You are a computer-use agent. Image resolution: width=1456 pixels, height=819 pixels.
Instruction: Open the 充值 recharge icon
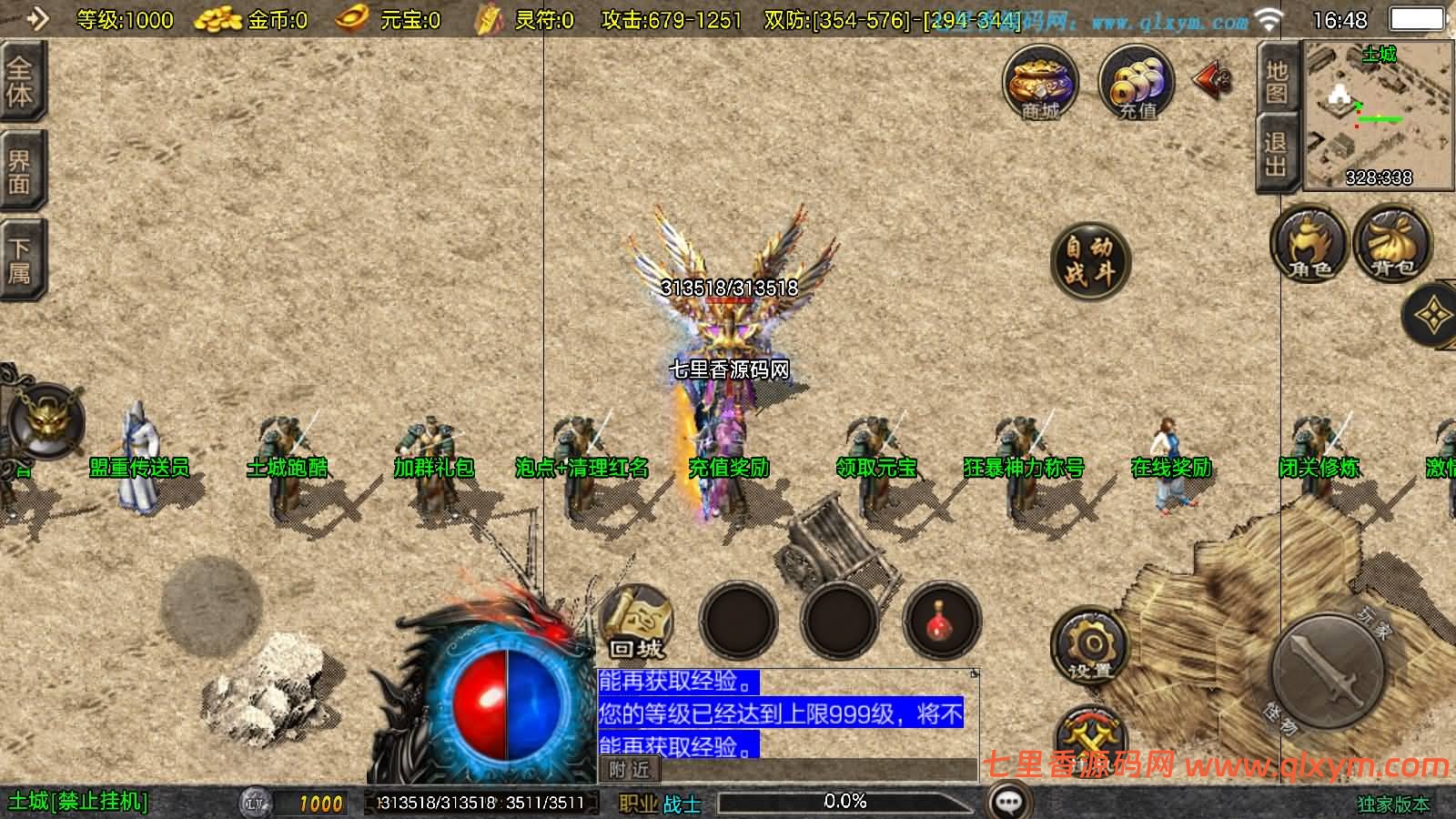[1136, 84]
